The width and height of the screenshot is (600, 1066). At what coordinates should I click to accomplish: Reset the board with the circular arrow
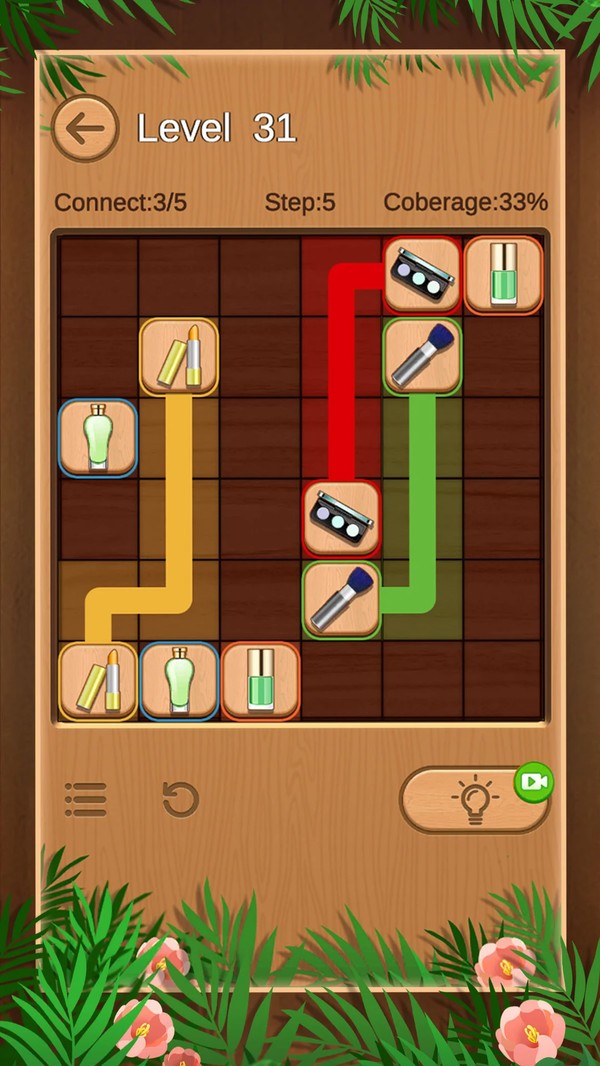181,799
